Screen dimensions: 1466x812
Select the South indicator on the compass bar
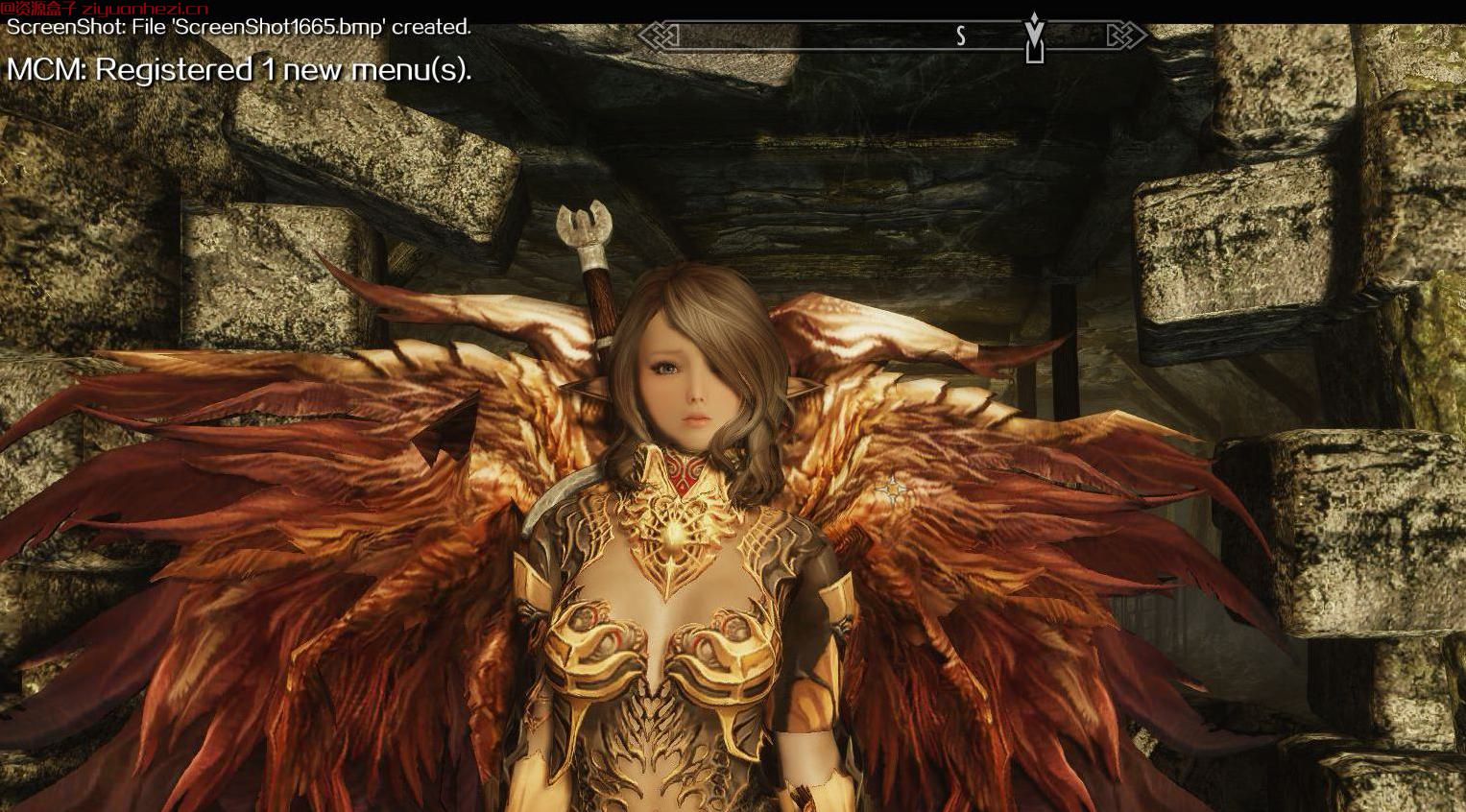click(x=960, y=36)
